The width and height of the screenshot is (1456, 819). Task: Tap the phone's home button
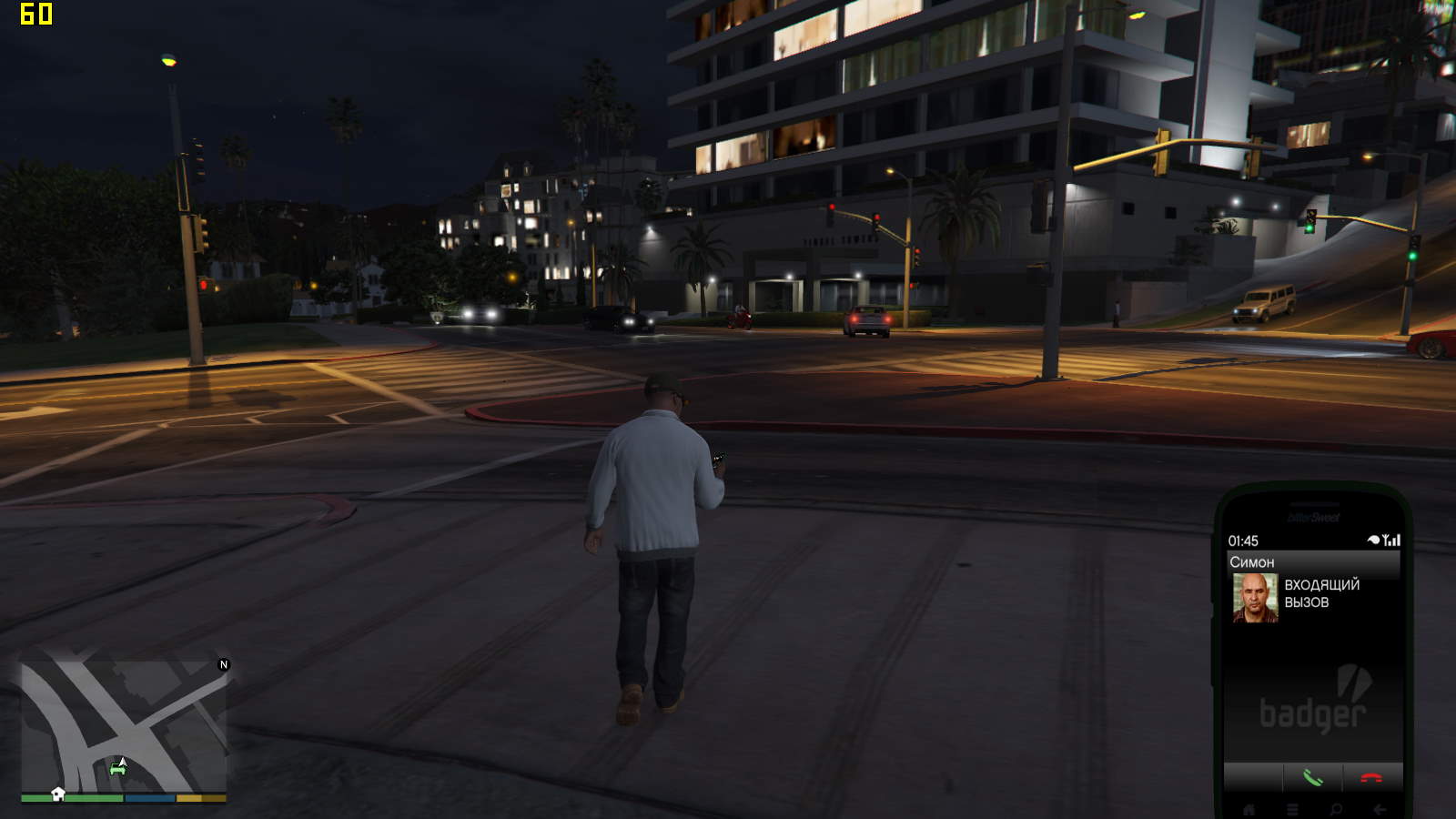(1249, 809)
